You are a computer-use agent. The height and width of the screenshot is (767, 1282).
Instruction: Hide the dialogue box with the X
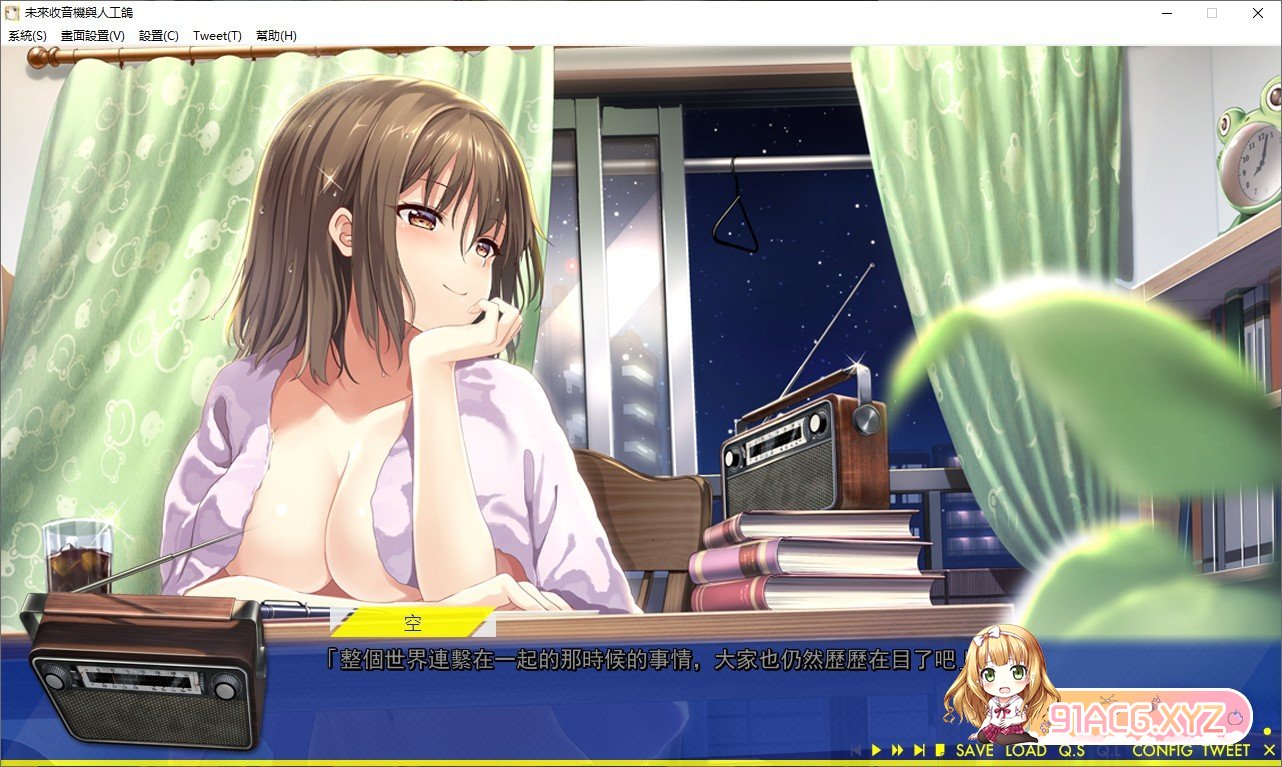[1268, 750]
